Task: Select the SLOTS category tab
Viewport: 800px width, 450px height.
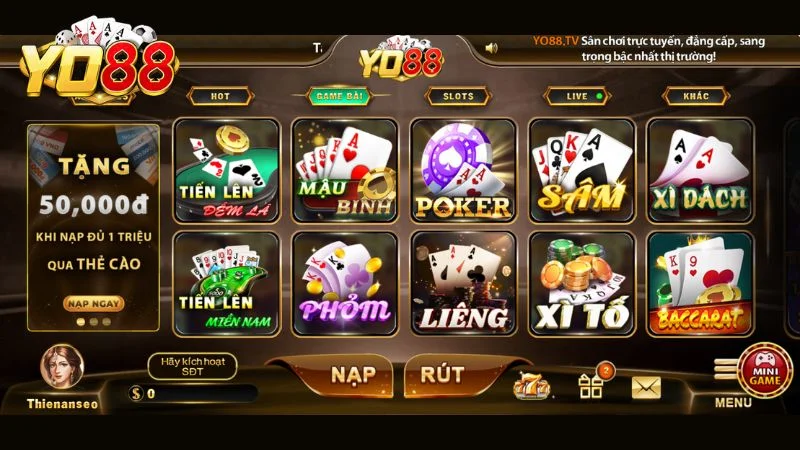Action: point(458,96)
